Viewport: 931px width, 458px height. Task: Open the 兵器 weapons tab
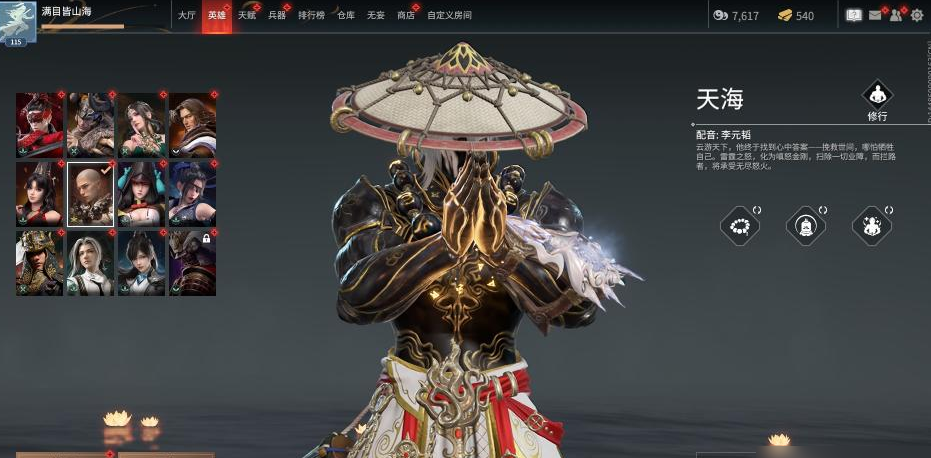277,16
